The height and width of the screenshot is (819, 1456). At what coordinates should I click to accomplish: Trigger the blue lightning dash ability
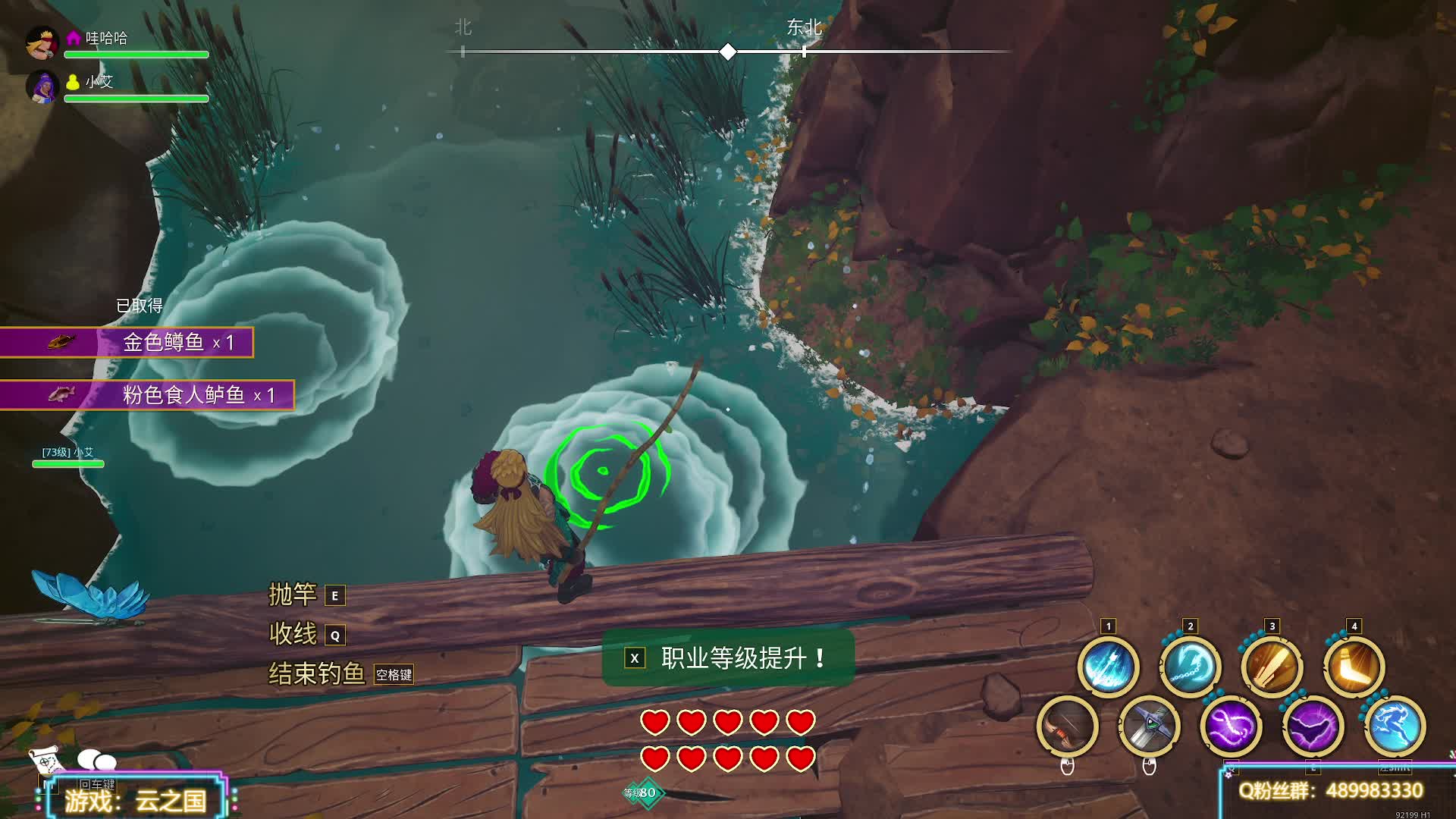click(x=1395, y=726)
